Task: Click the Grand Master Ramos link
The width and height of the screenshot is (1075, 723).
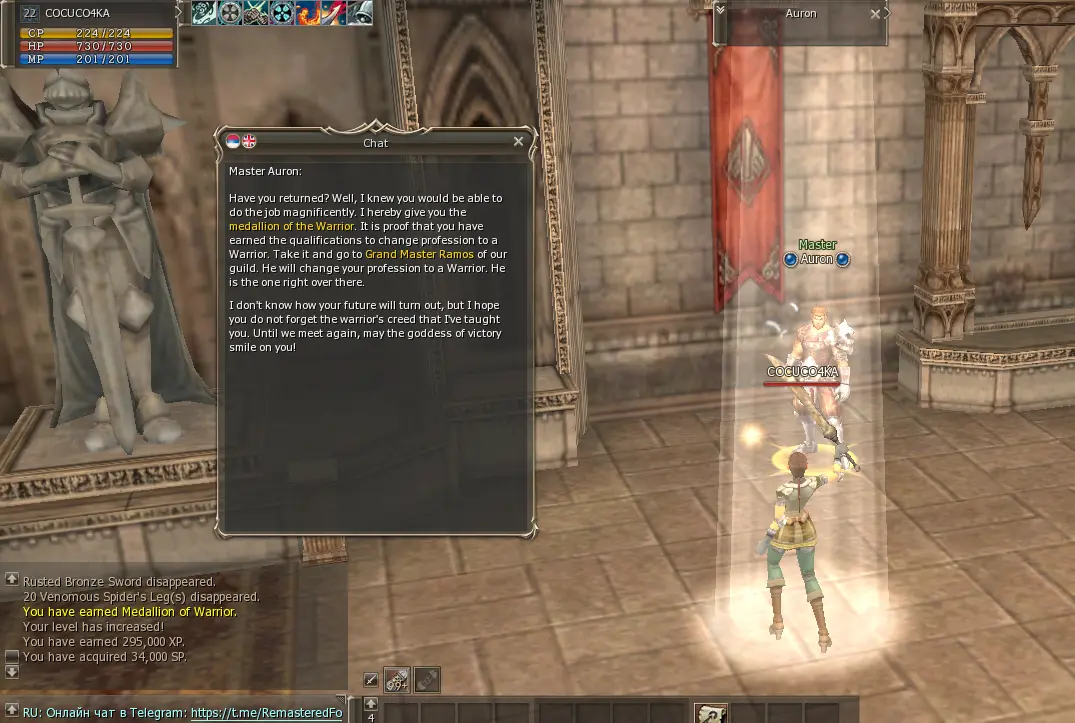Action: 419,254
